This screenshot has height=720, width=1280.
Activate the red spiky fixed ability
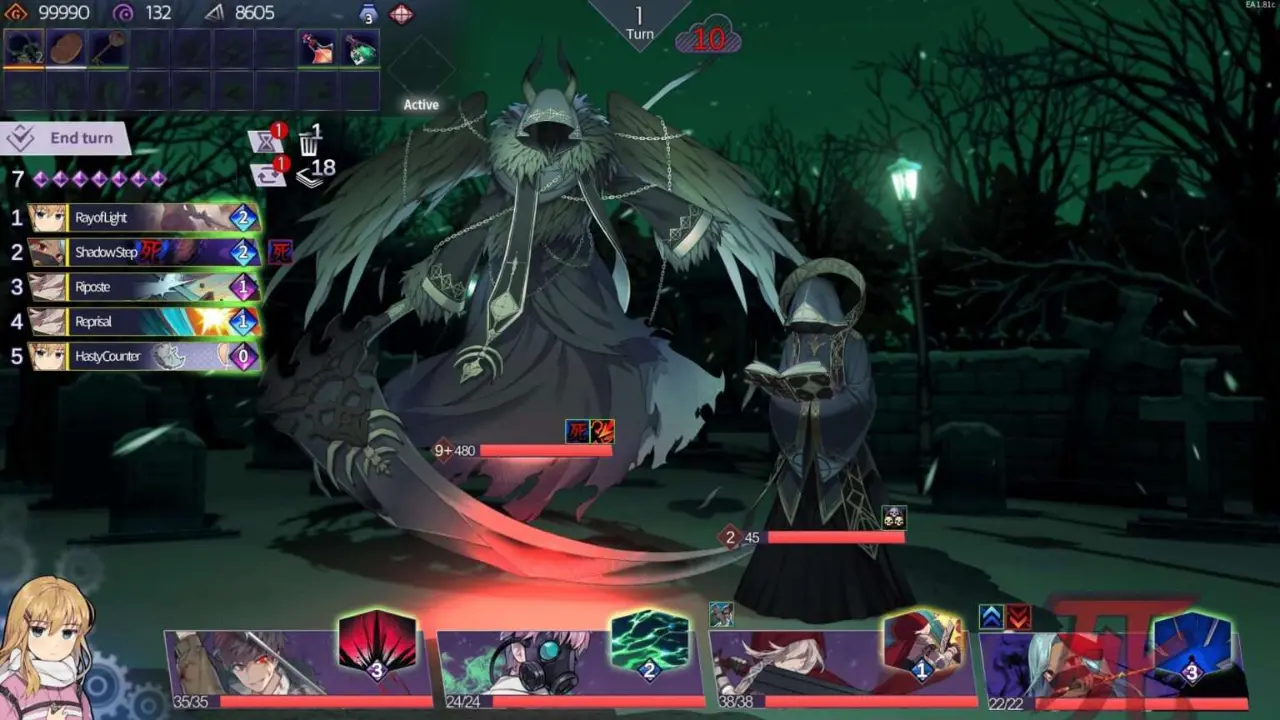(377, 643)
